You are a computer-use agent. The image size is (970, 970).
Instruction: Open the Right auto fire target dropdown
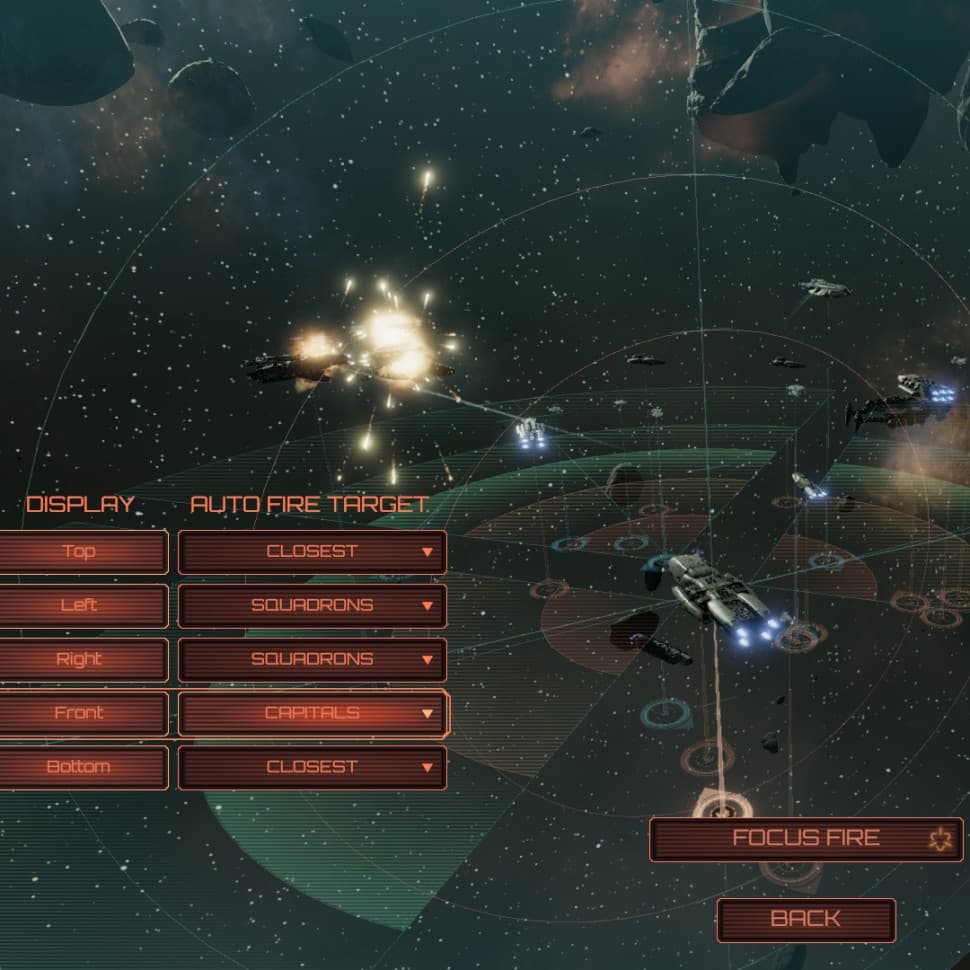[x=312, y=659]
